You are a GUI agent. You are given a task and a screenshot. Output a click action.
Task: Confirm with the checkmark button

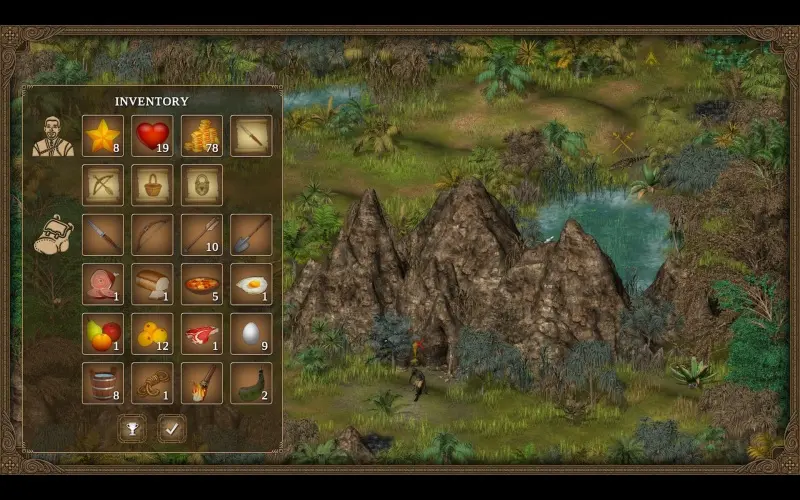pos(171,428)
